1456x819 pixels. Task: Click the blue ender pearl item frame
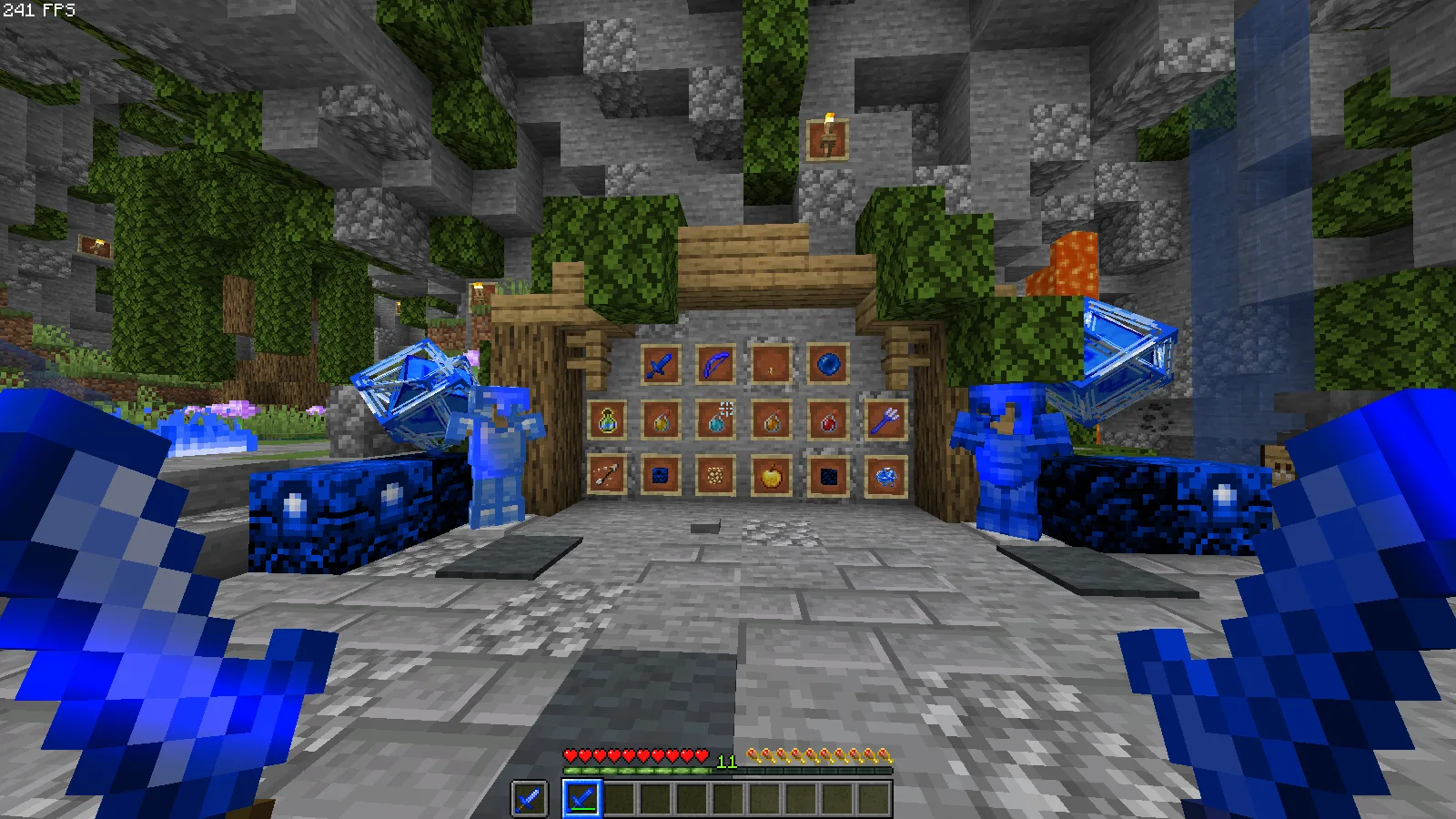[829, 363]
